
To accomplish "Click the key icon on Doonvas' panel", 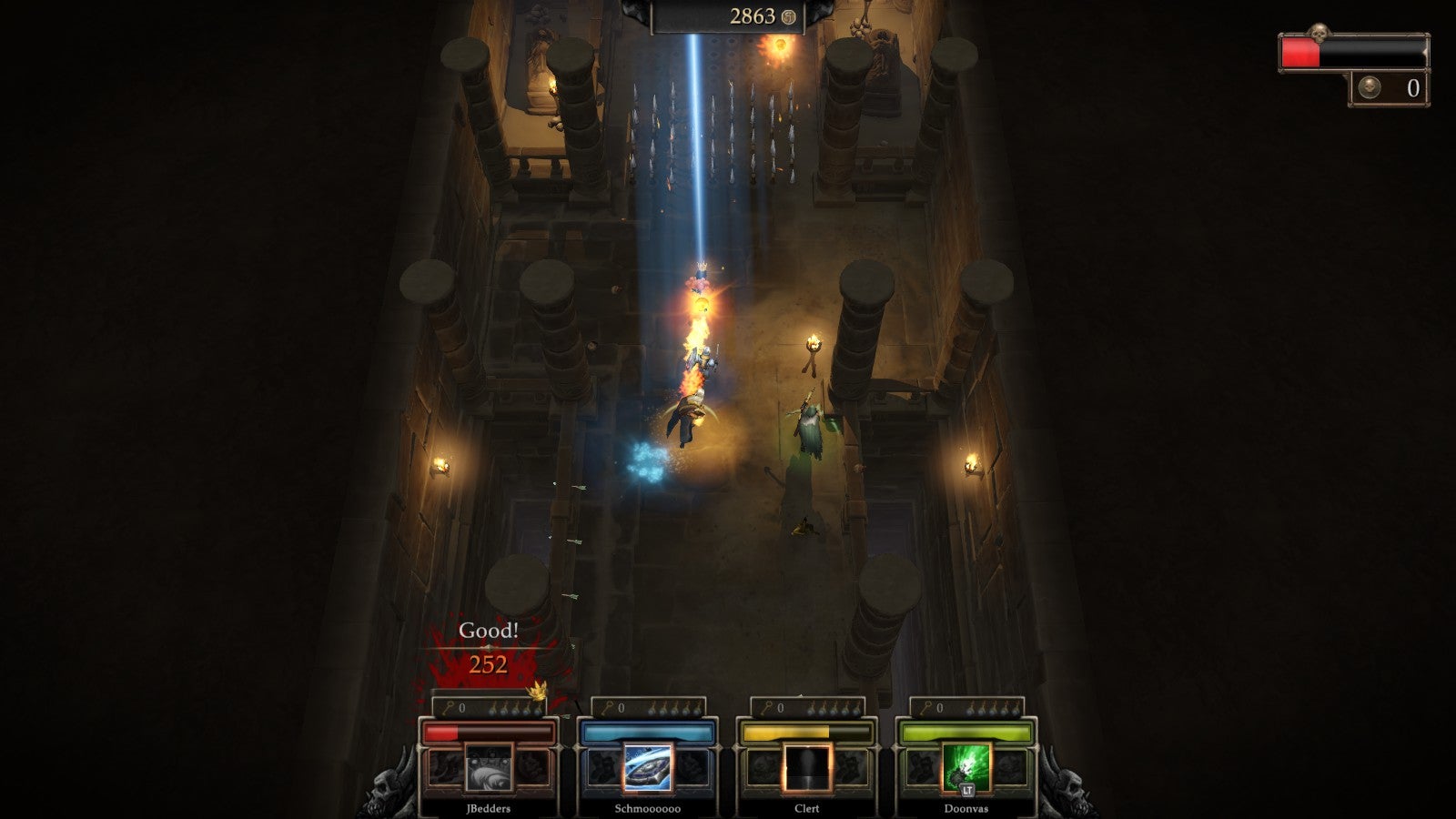I will click(x=926, y=709).
